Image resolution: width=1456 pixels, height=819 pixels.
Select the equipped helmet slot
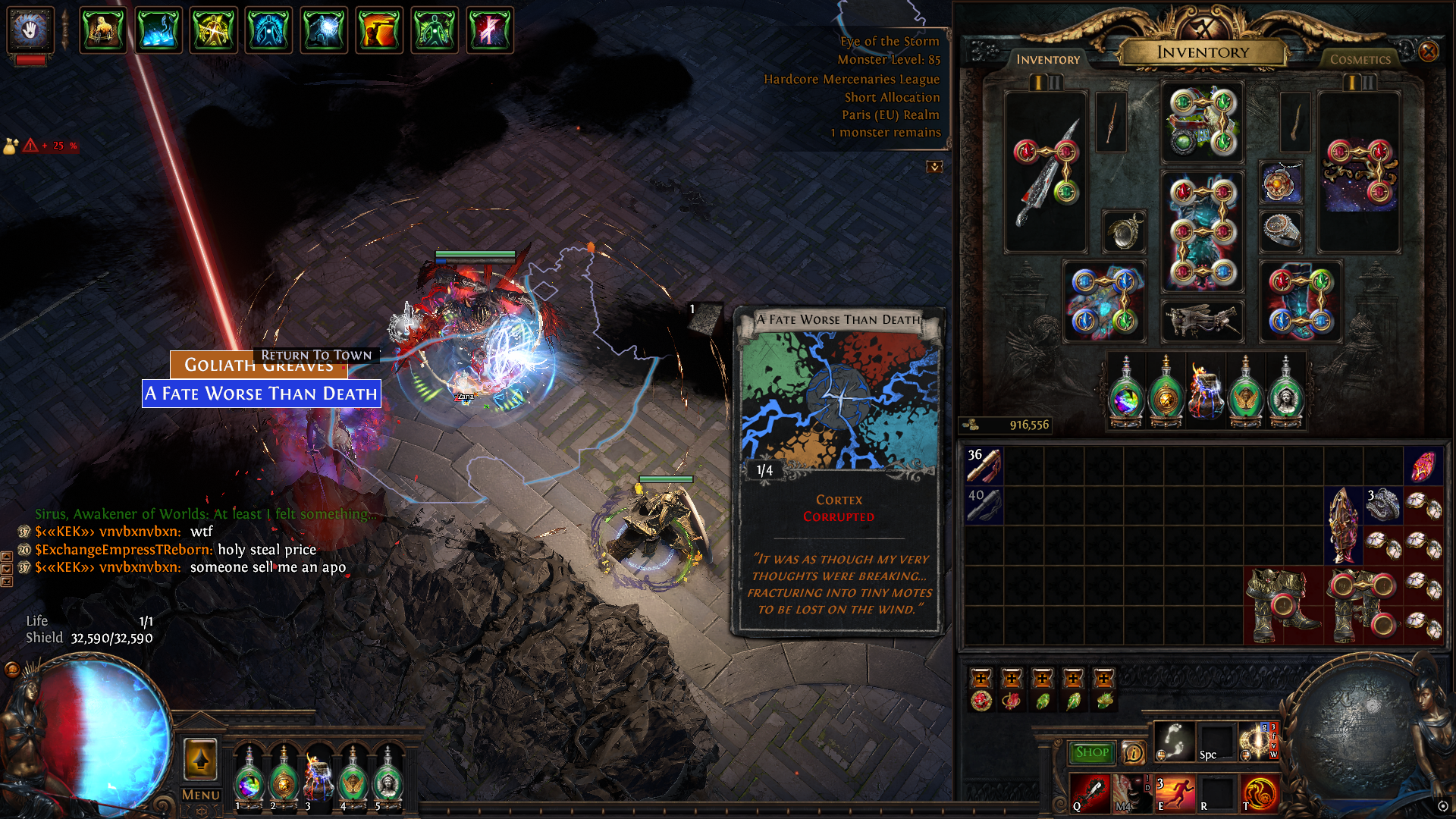(x=1203, y=122)
